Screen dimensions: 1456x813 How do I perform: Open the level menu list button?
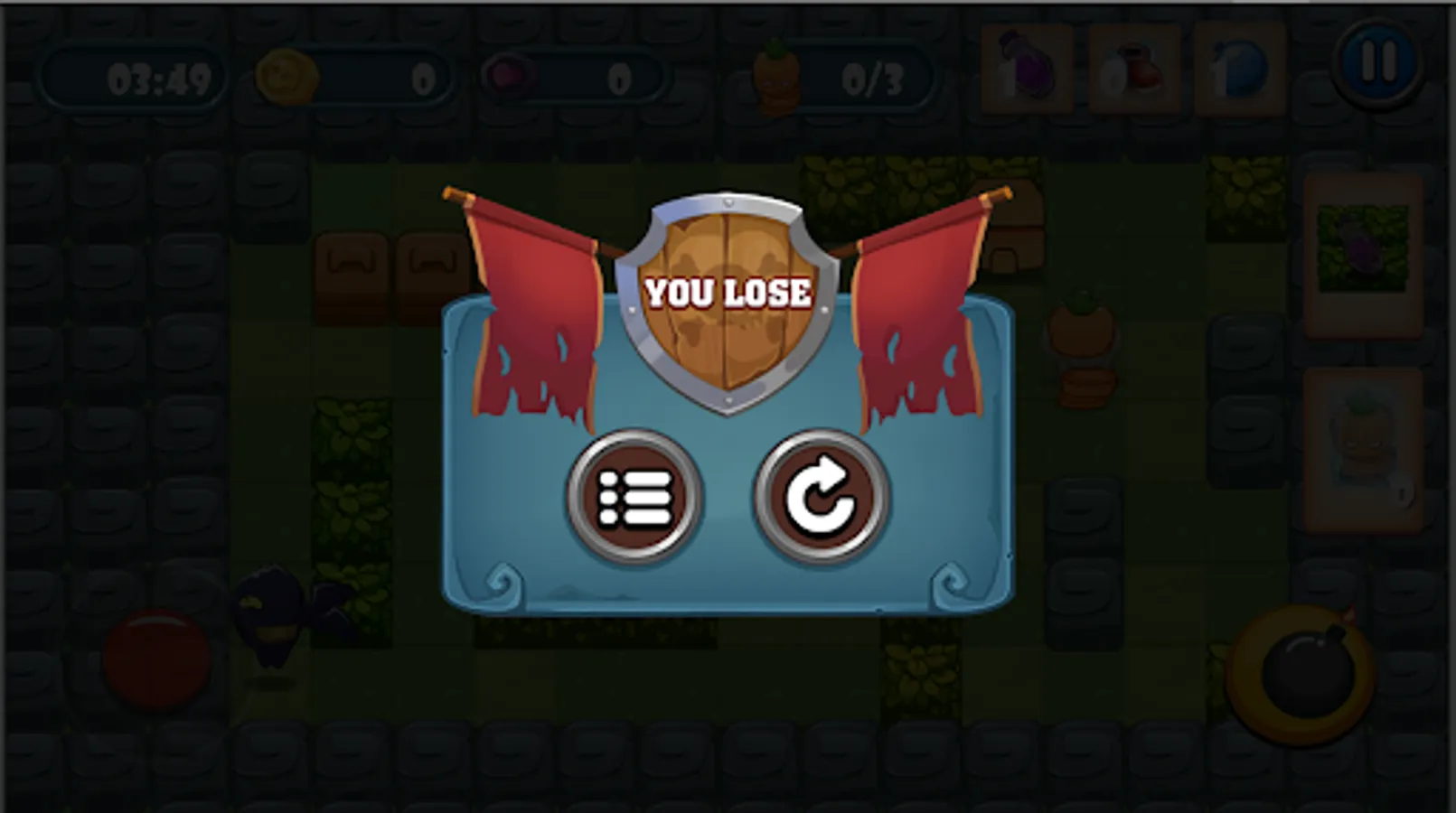coord(633,497)
